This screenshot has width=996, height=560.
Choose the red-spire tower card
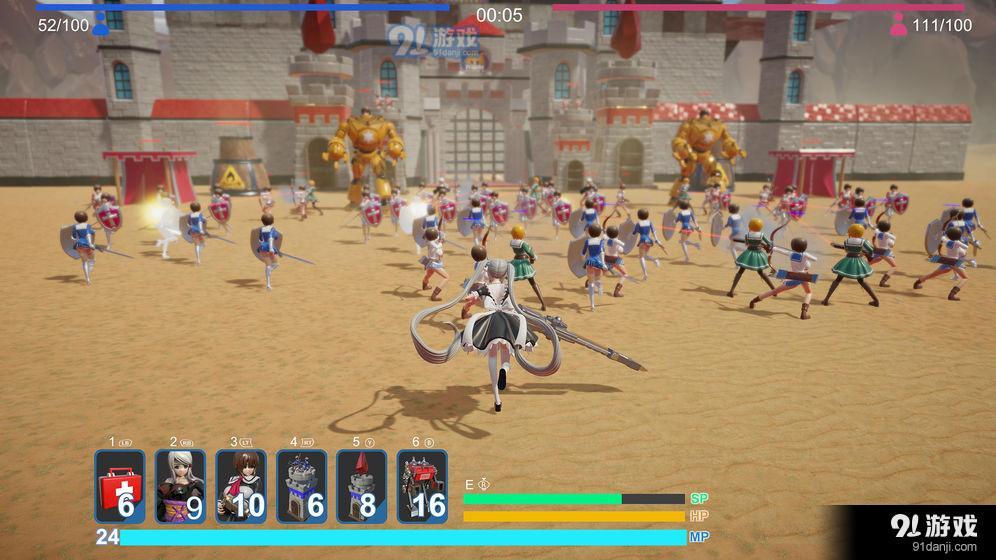(x=361, y=486)
